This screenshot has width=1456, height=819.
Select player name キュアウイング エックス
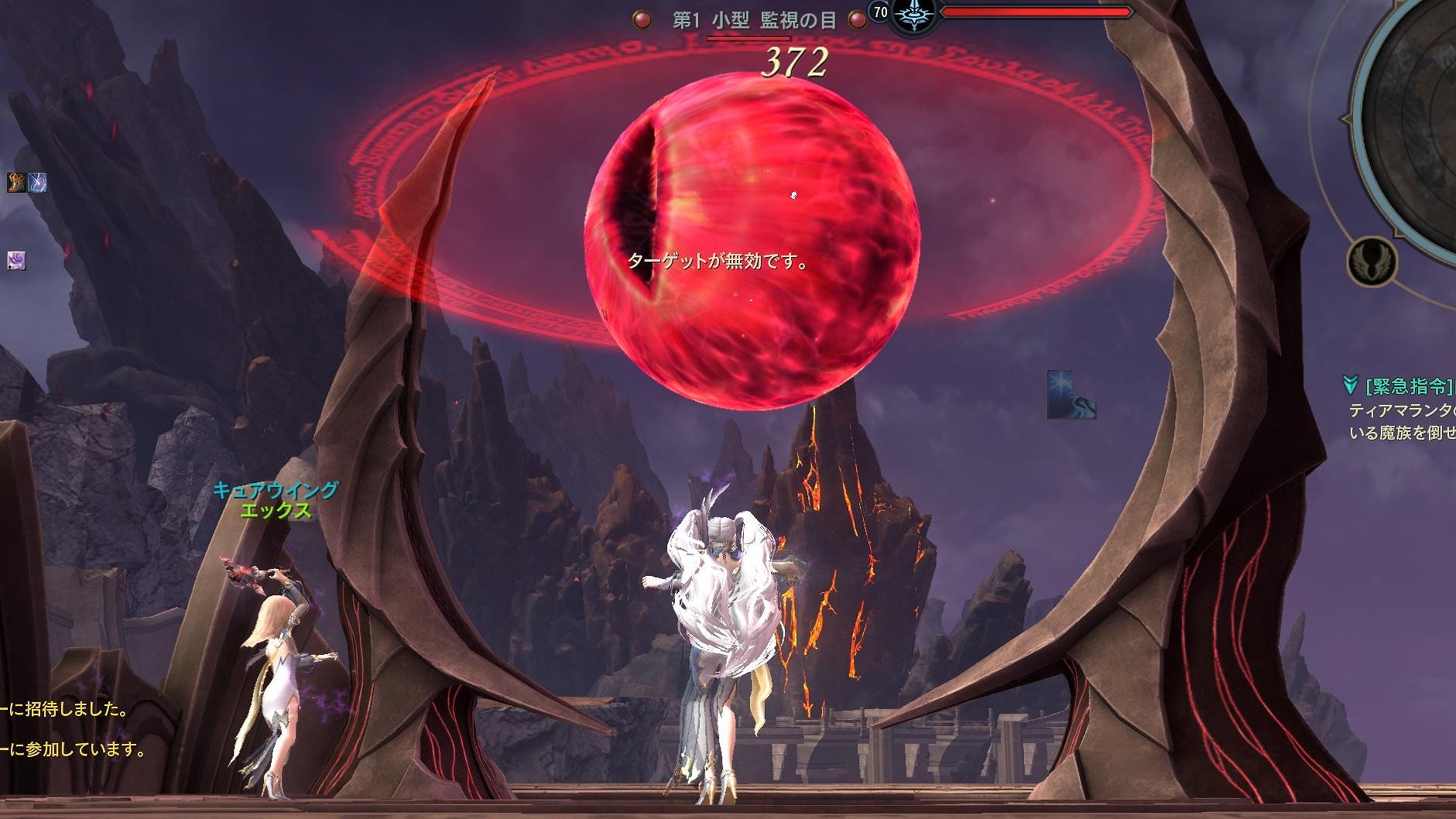275,500
